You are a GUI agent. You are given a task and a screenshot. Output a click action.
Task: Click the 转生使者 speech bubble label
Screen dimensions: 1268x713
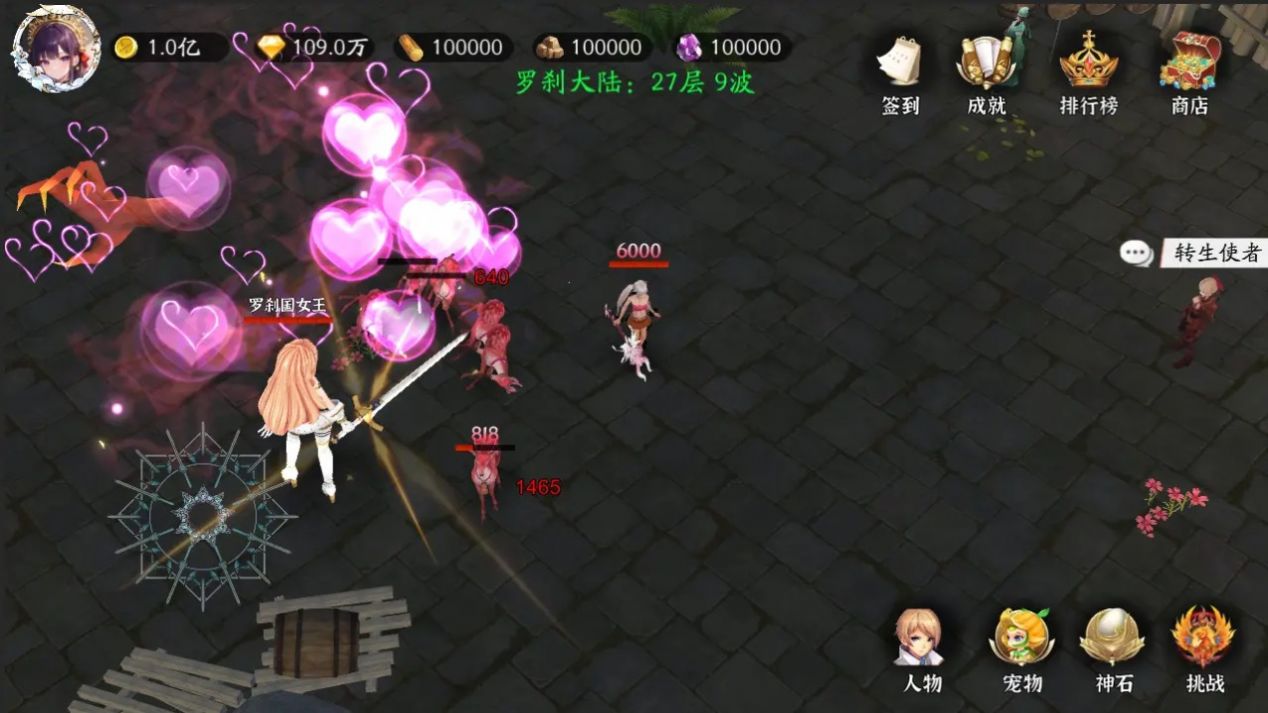[1194, 253]
